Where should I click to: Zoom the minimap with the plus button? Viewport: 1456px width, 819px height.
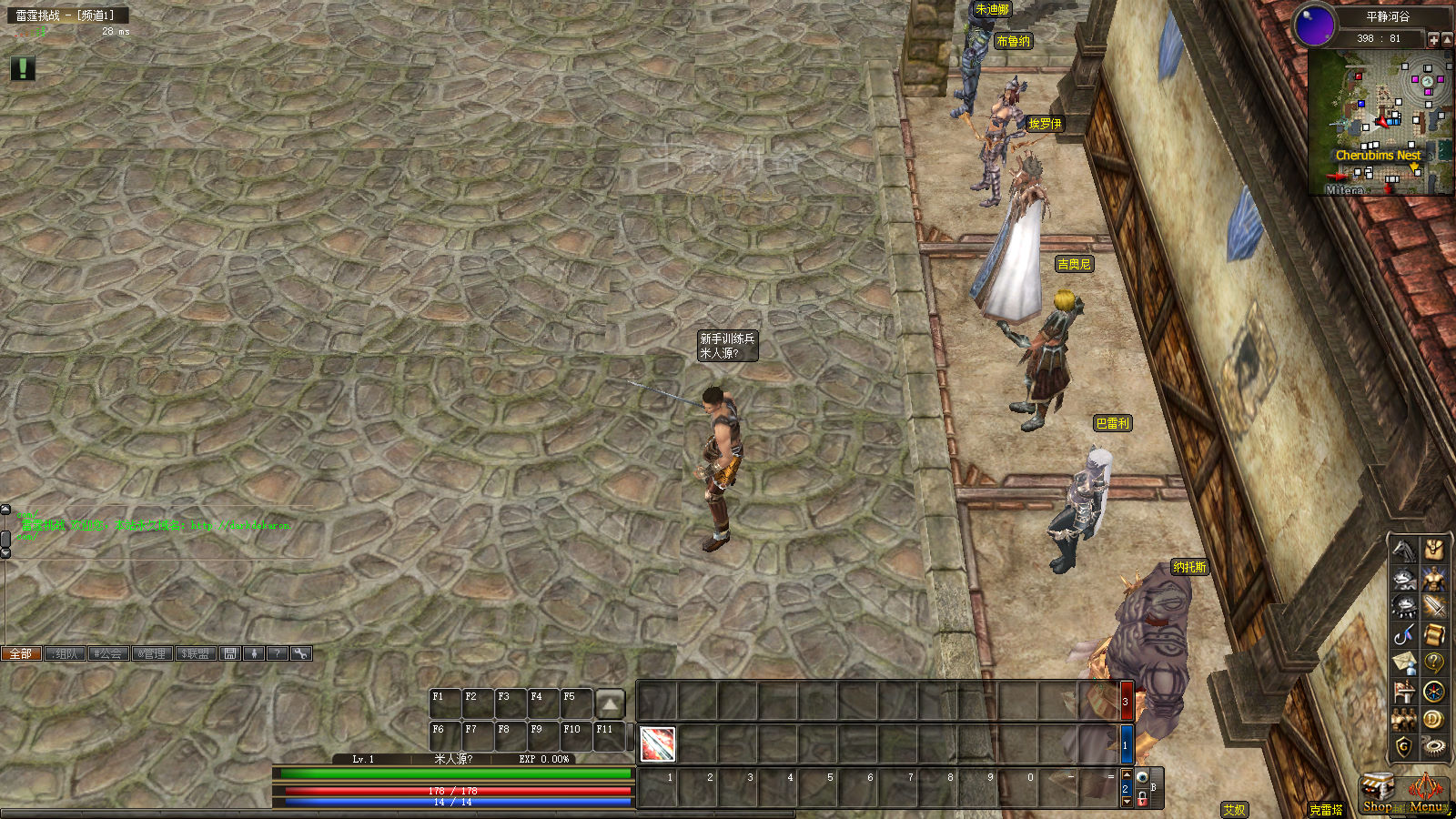click(1434, 39)
